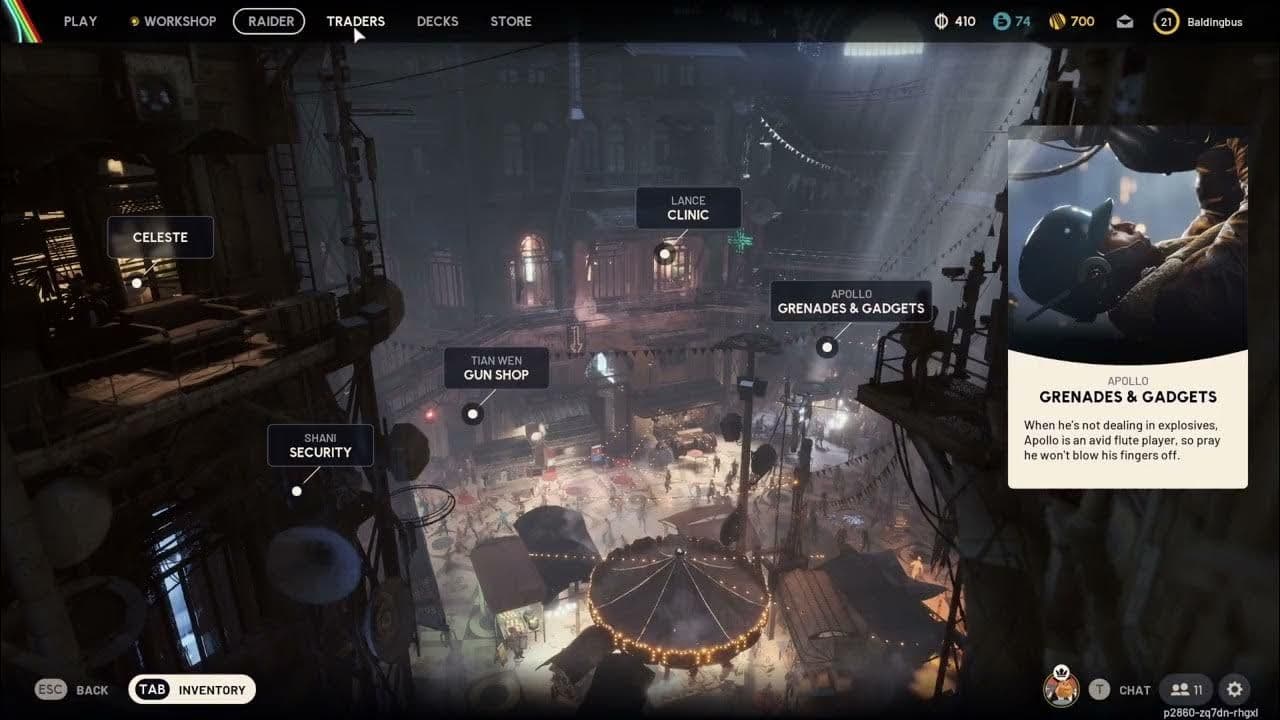Open your crowned avatar icon
The height and width of the screenshot is (720, 1280).
(1063, 689)
